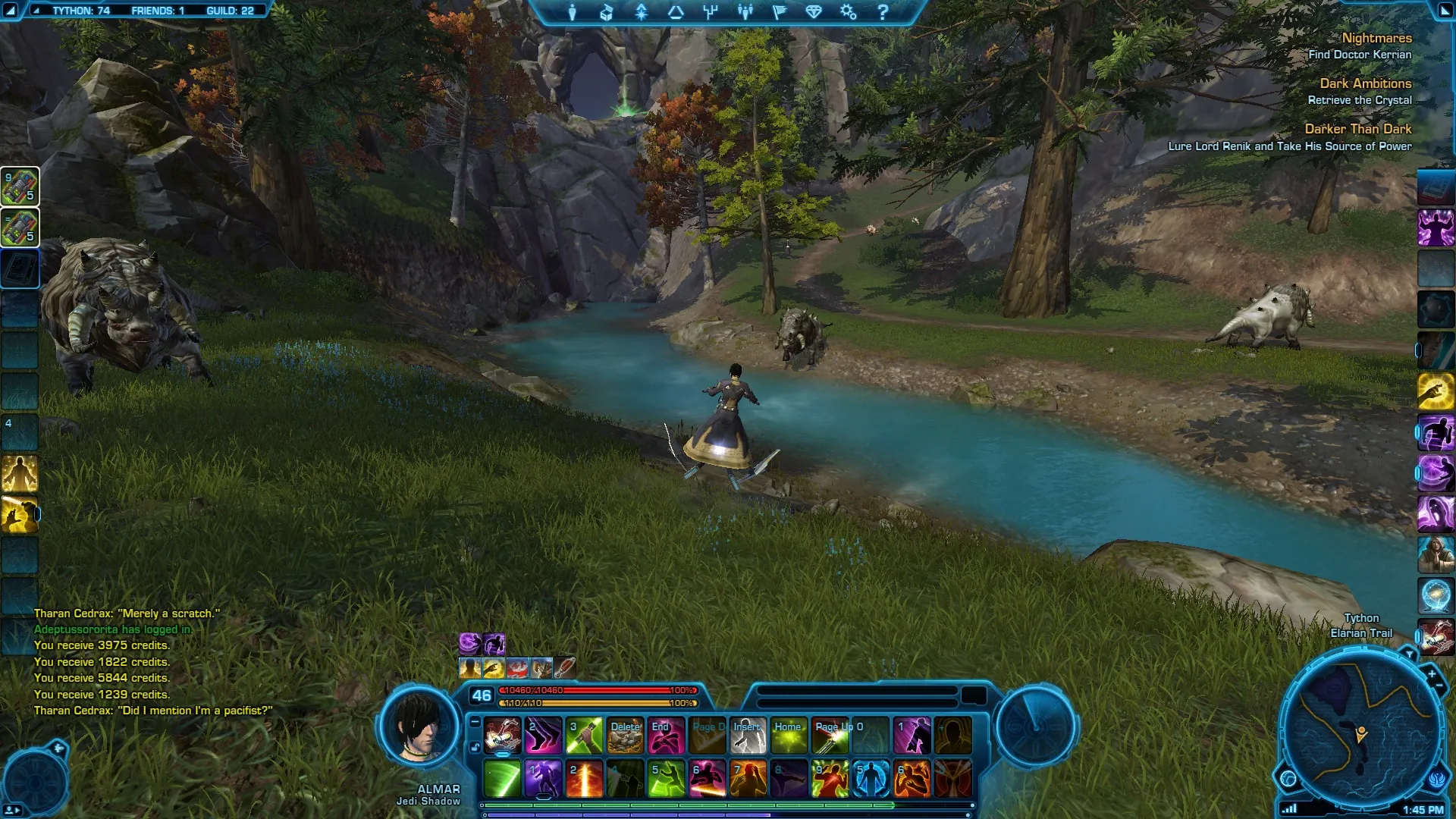Use the ability bound to Home
The image size is (1456, 819).
click(789, 735)
